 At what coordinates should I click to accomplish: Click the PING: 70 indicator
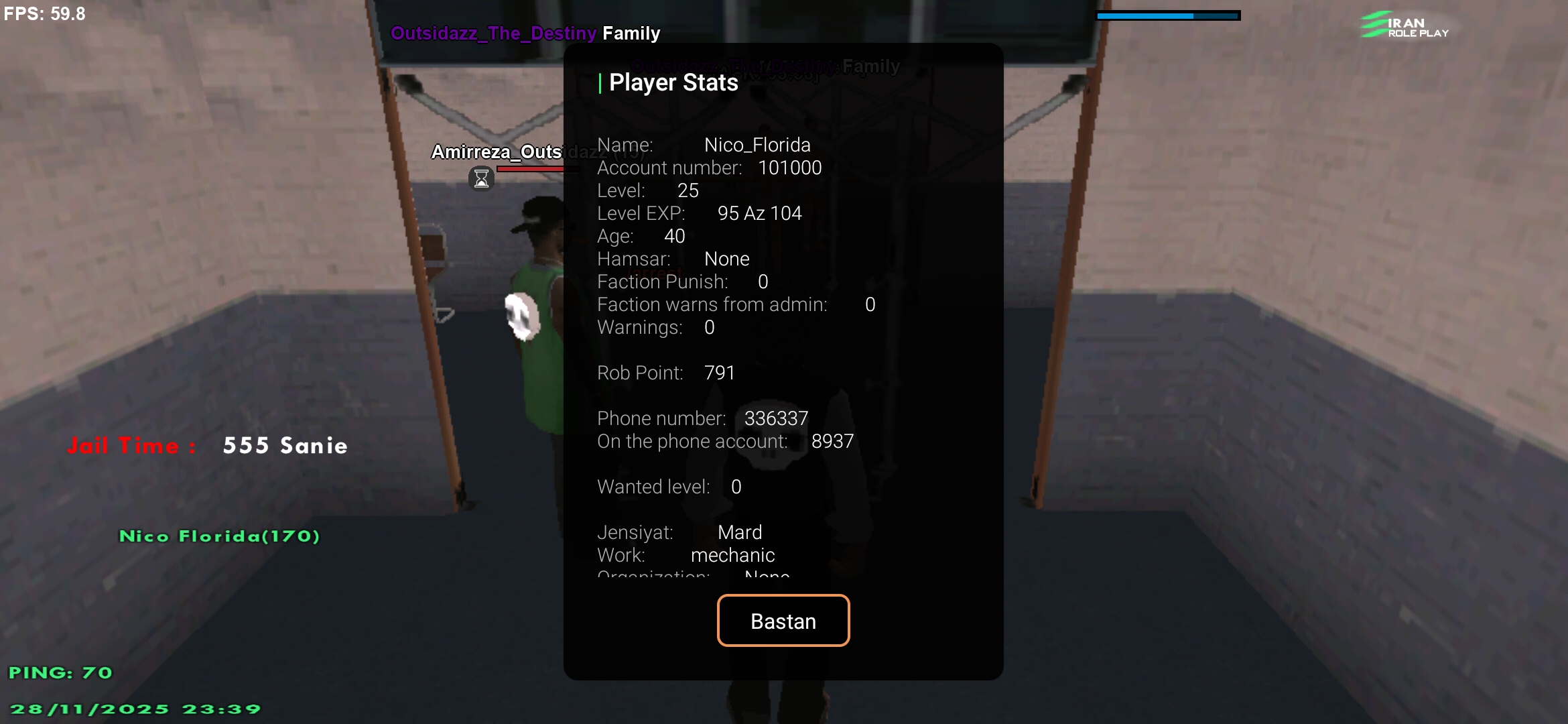click(x=60, y=672)
